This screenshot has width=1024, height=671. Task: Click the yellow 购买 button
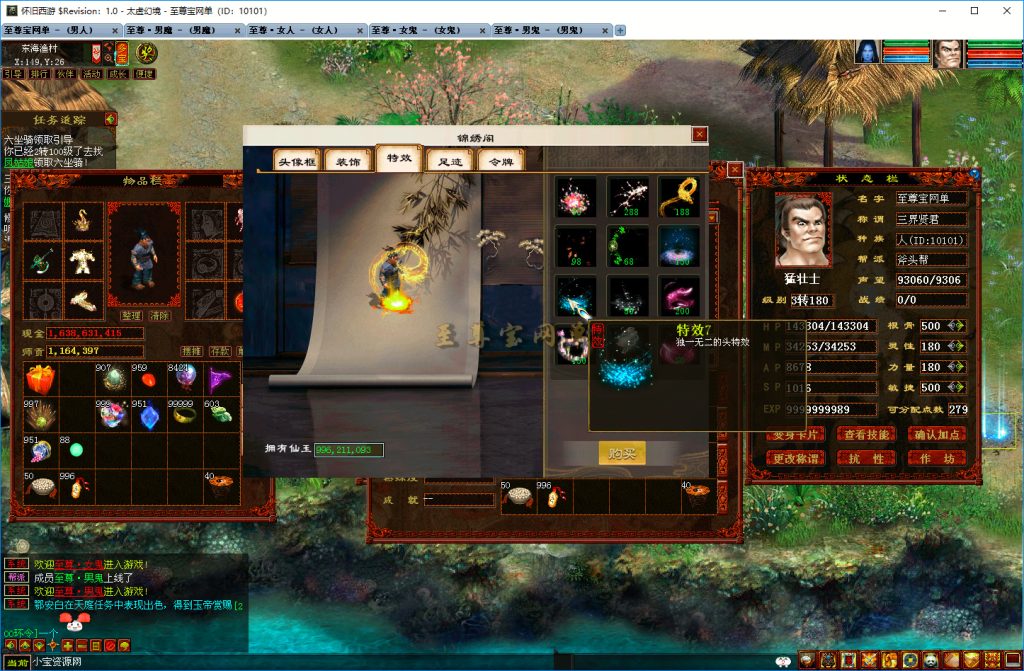point(621,453)
